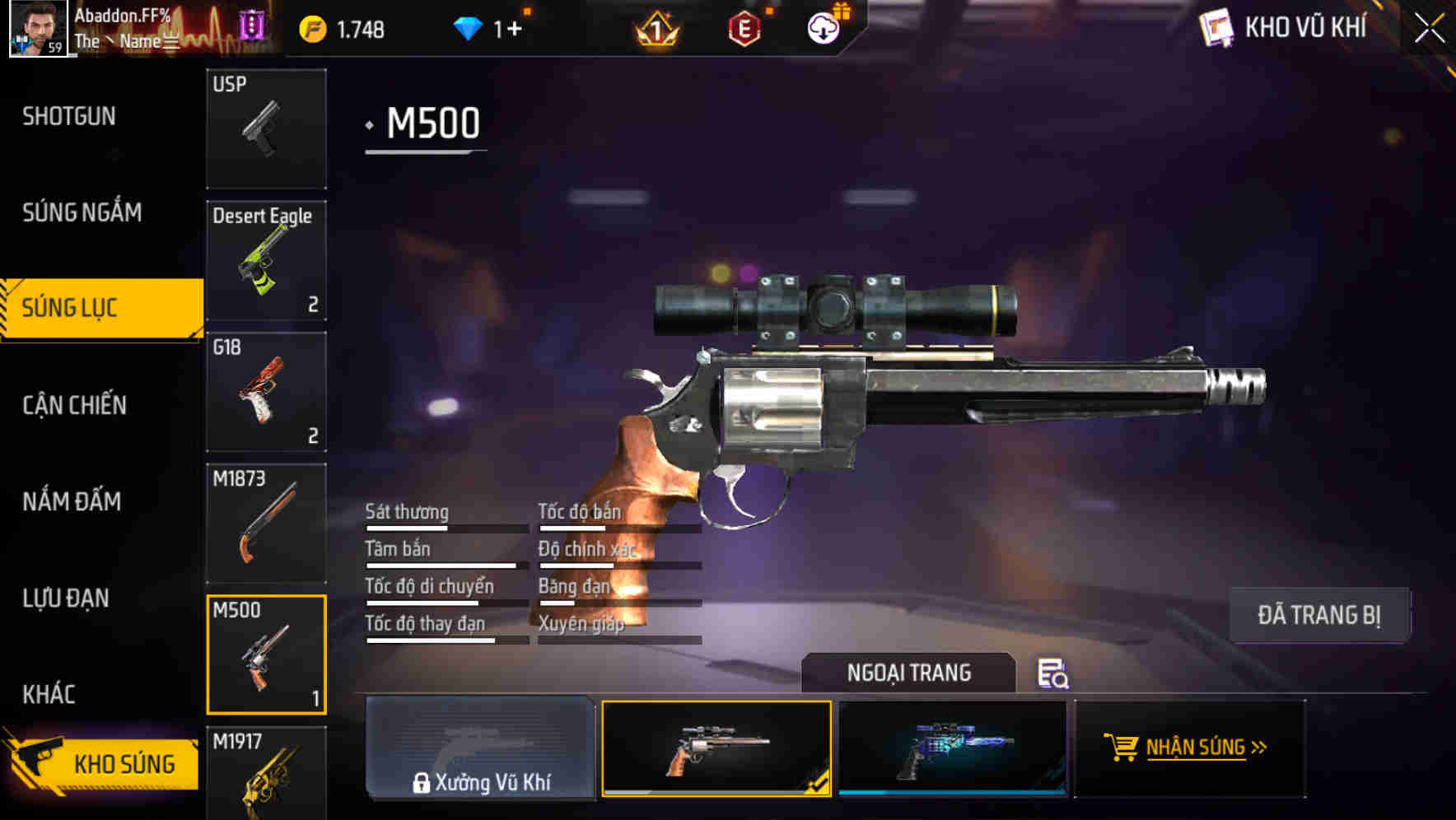This screenshot has height=820, width=1456.
Task: Select the default M500 skin thumbnail
Action: 716,749
